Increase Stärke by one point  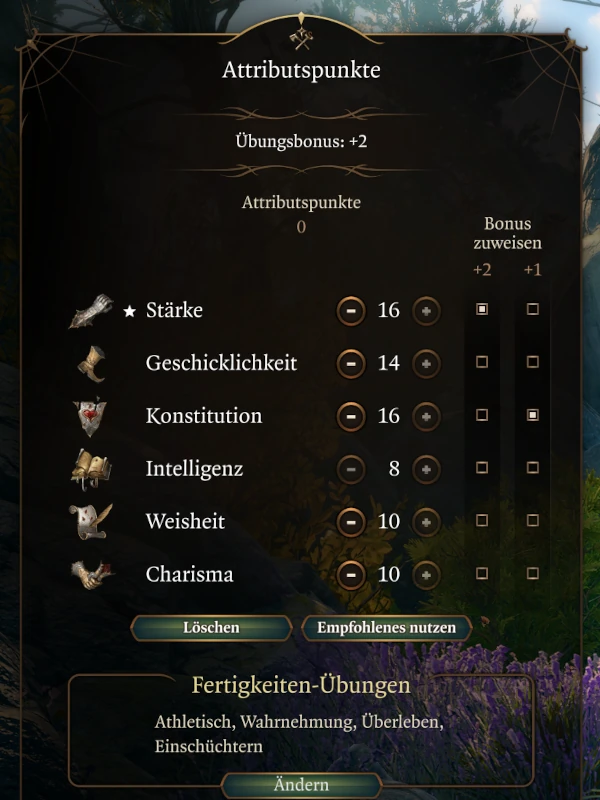(426, 310)
